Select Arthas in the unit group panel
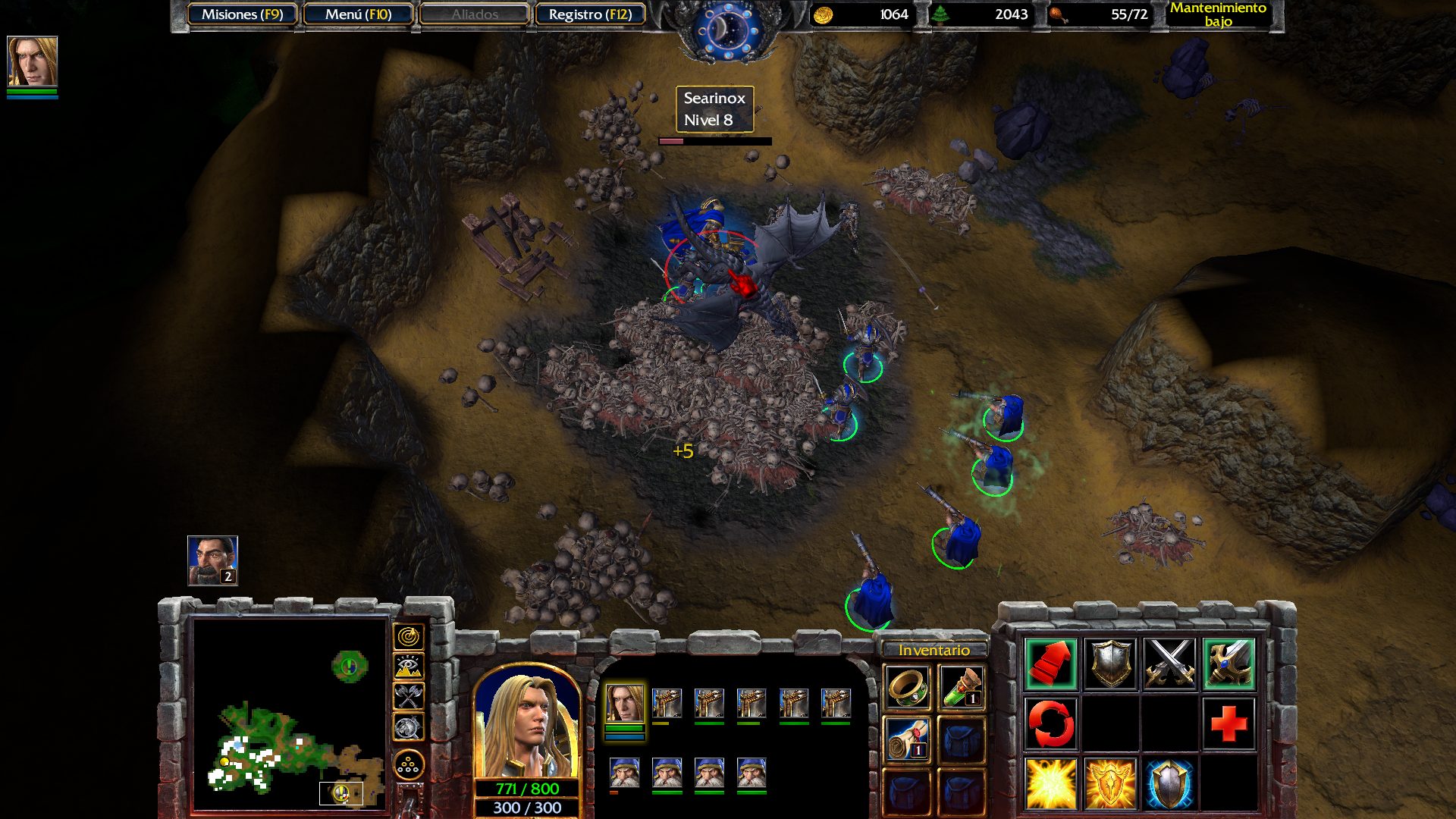Viewport: 1456px width, 819px height. (x=625, y=704)
